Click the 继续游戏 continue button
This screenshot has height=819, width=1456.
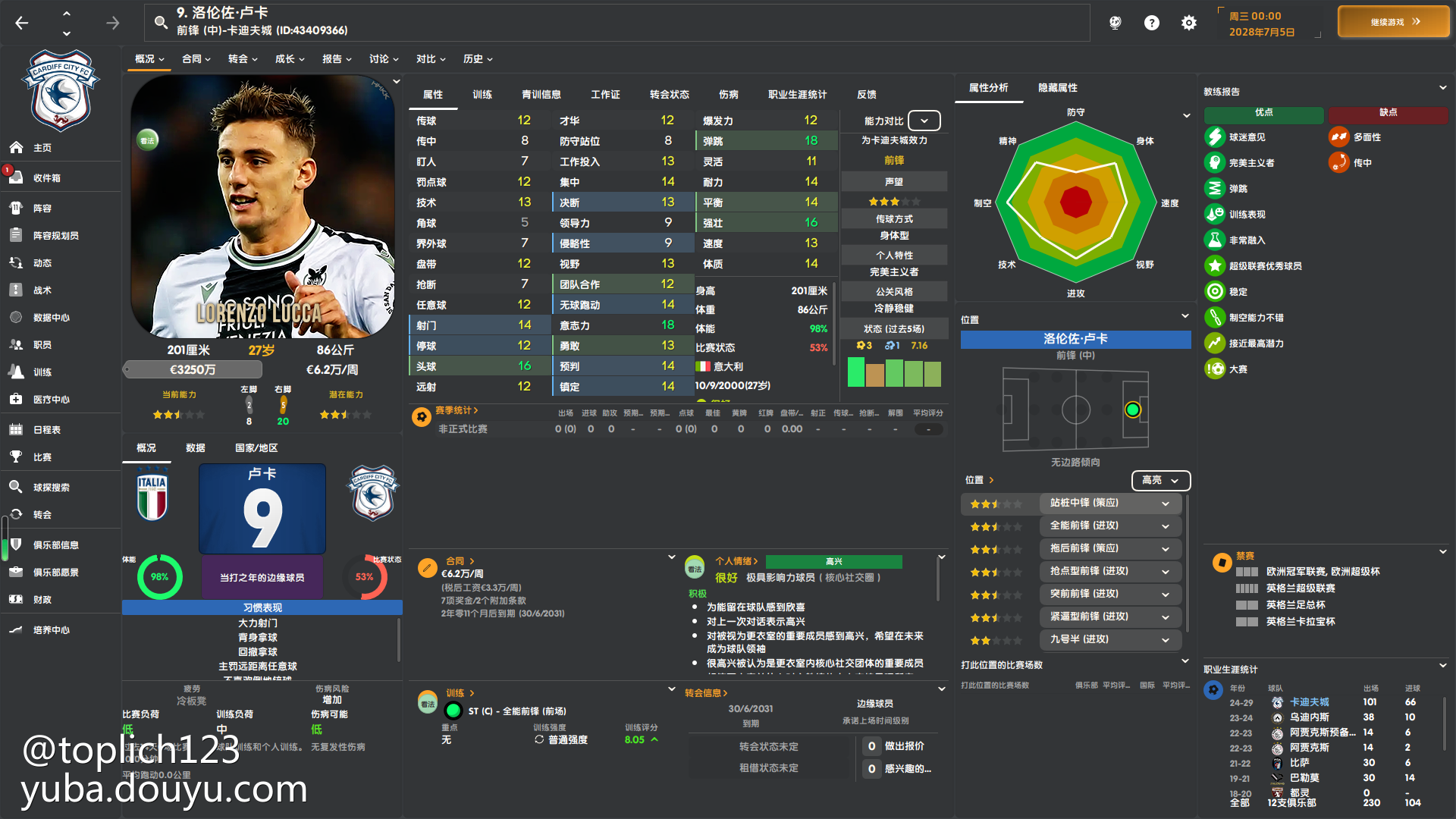coord(1393,22)
